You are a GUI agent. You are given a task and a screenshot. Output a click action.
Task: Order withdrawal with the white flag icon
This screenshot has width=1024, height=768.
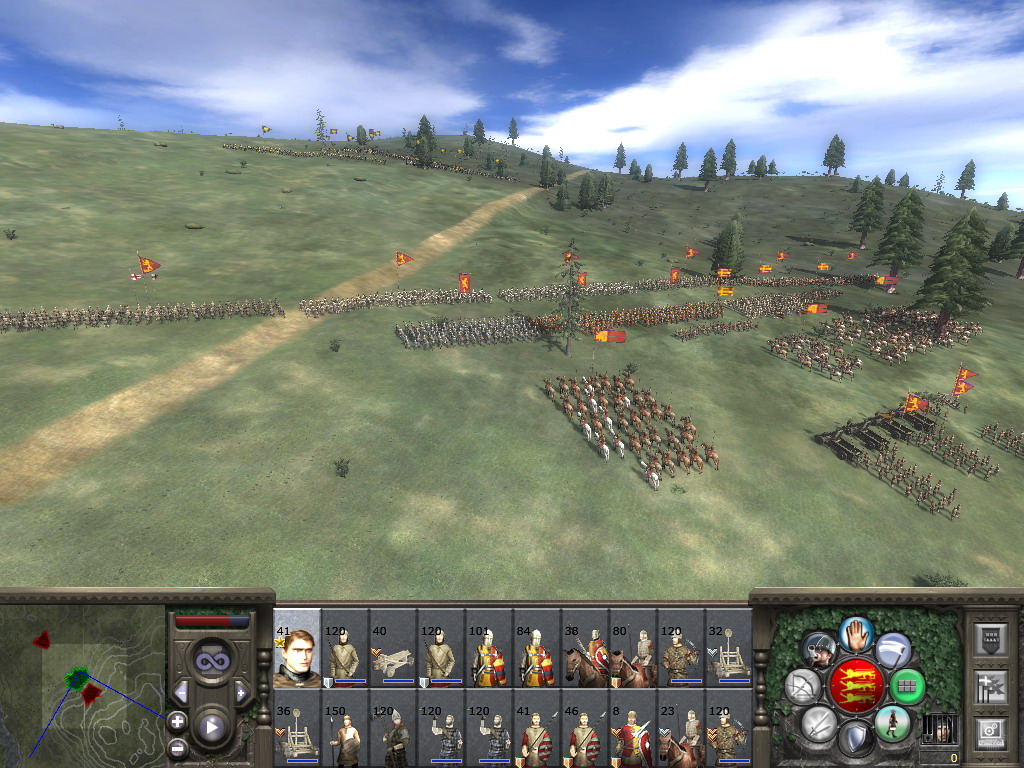pyautogui.click(x=893, y=650)
